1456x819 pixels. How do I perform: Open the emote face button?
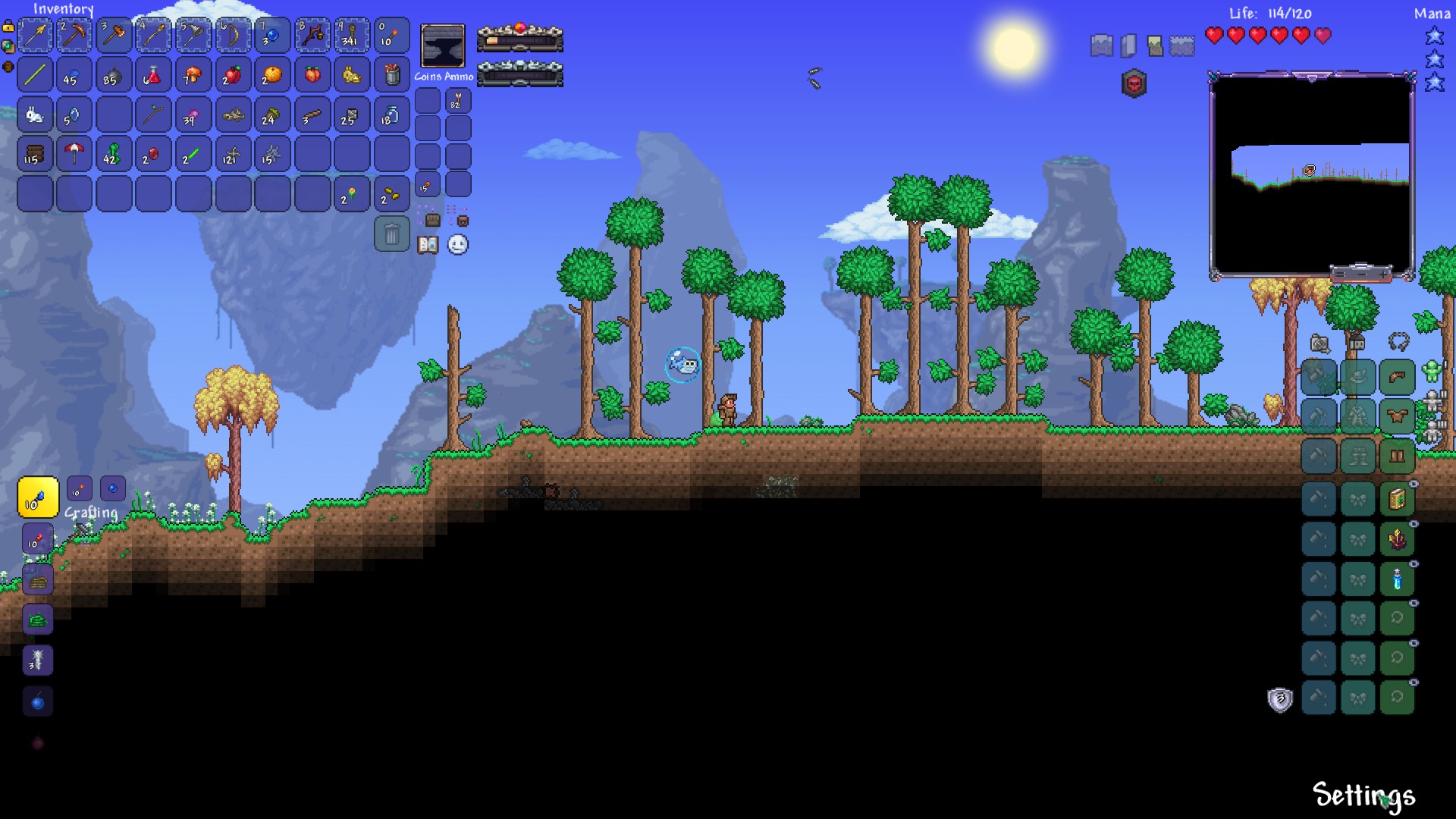coord(458,245)
